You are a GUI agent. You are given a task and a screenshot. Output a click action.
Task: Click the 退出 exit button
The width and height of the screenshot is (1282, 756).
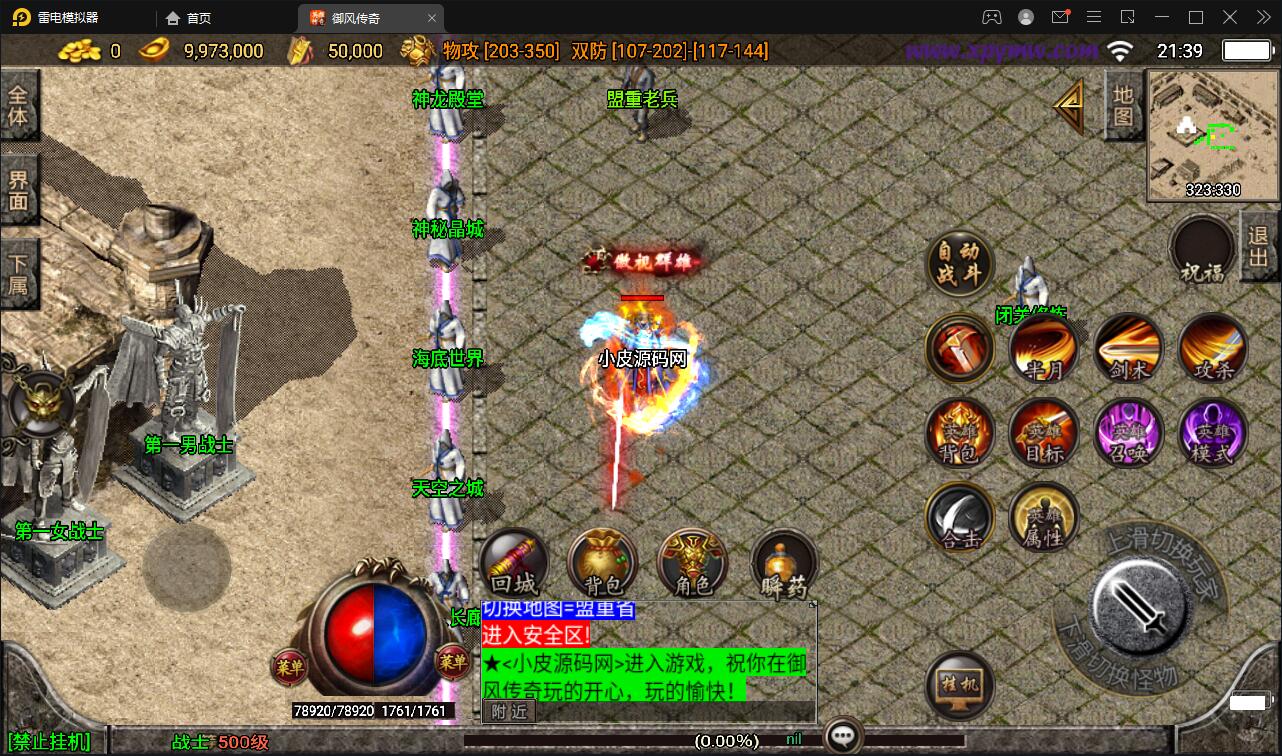click(1259, 247)
